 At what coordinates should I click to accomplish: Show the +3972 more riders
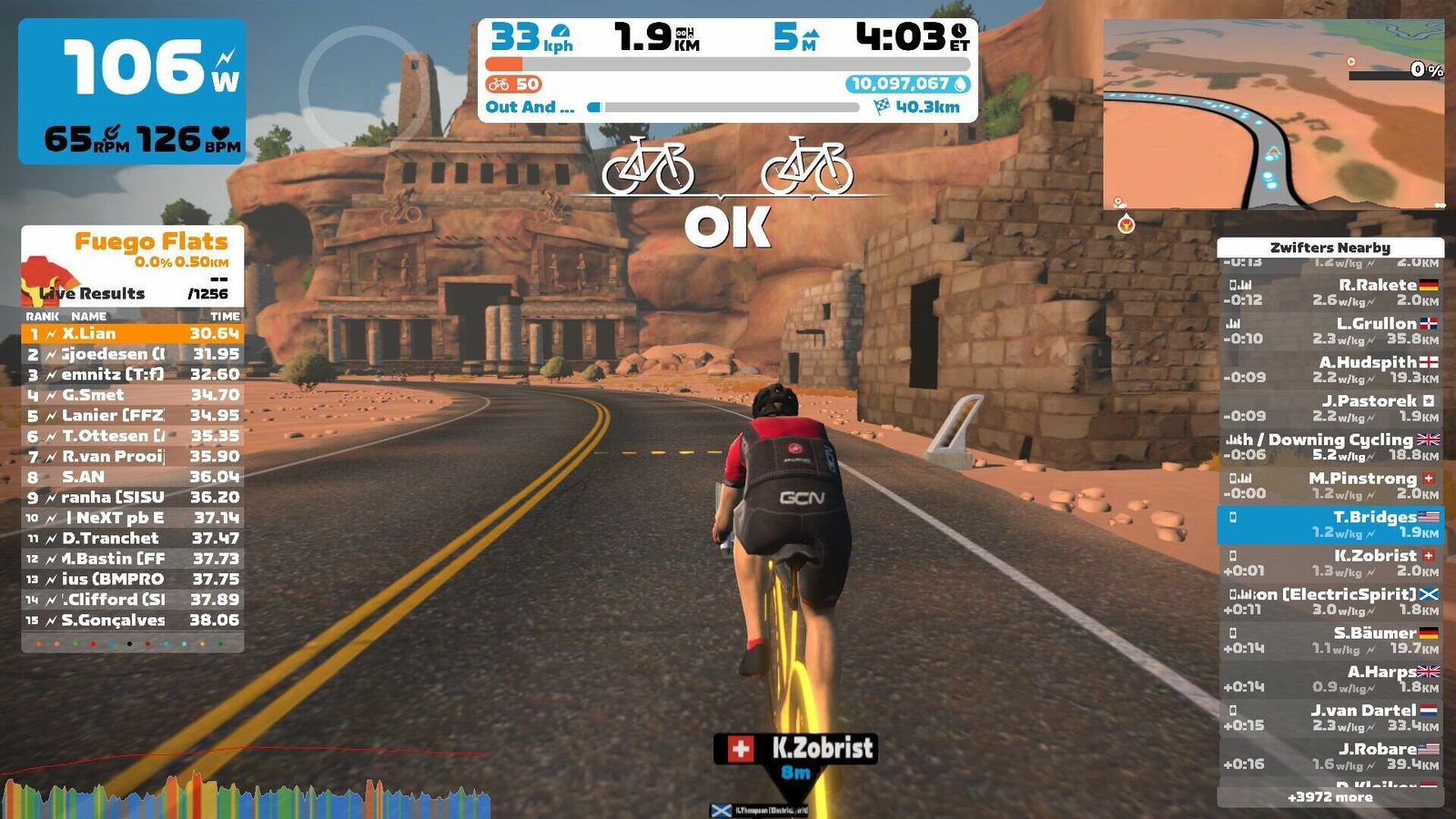[x=1330, y=797]
